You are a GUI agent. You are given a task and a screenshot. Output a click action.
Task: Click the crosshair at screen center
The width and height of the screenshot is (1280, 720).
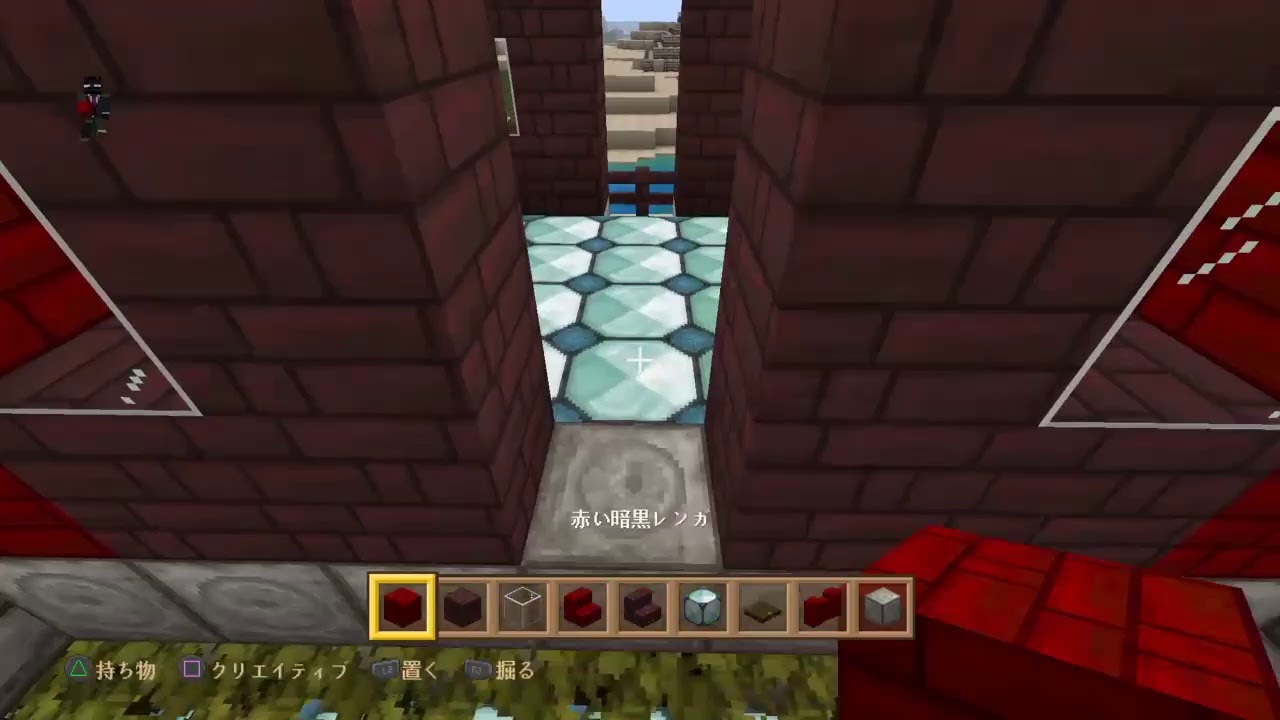(639, 359)
